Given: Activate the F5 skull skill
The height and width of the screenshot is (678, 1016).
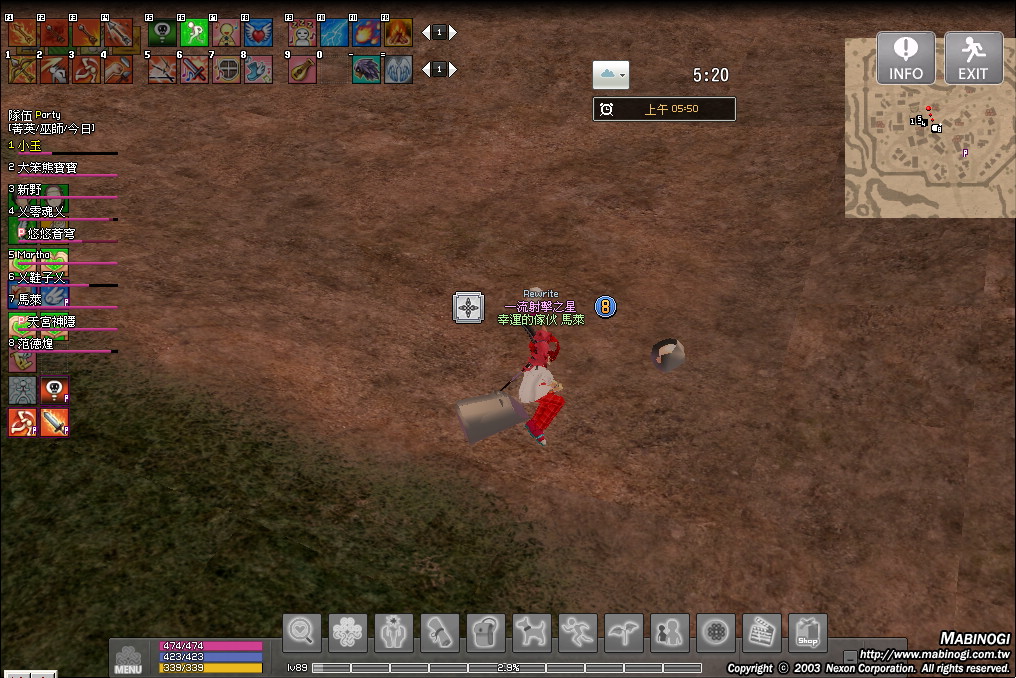Looking at the screenshot, I should pyautogui.click(x=162, y=33).
